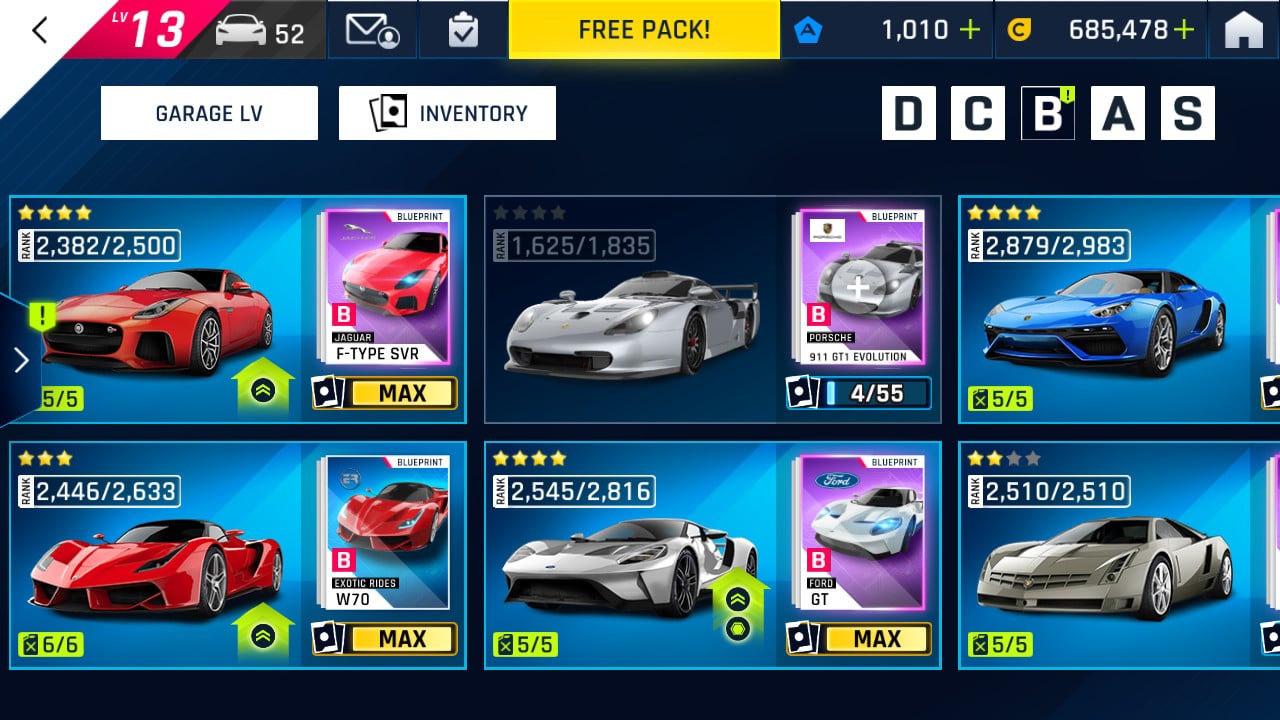Image resolution: width=1280 pixels, height=720 pixels.
Task: Switch to class A cars
Action: [1117, 113]
